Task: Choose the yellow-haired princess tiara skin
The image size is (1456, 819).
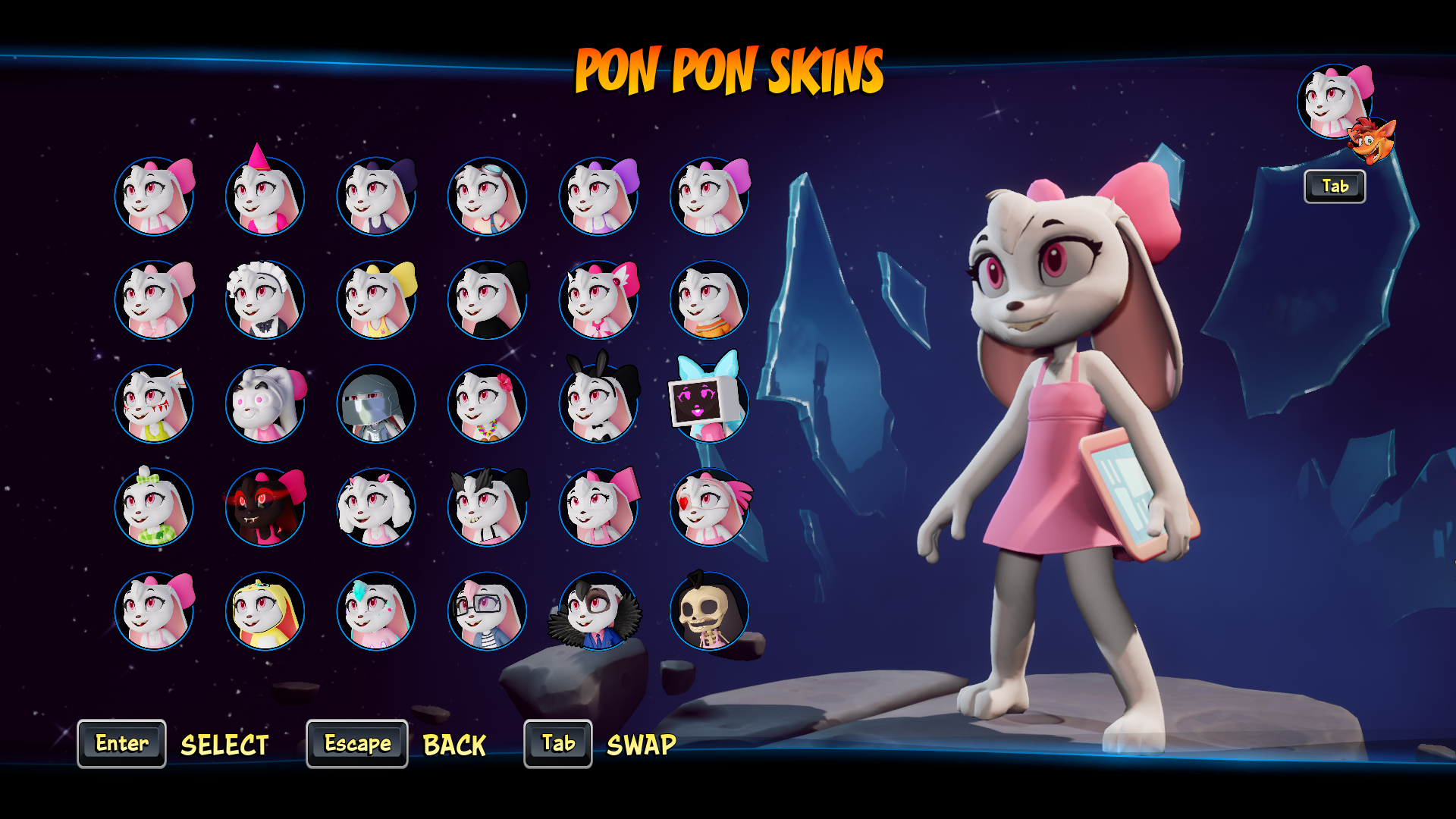Action: (x=265, y=610)
